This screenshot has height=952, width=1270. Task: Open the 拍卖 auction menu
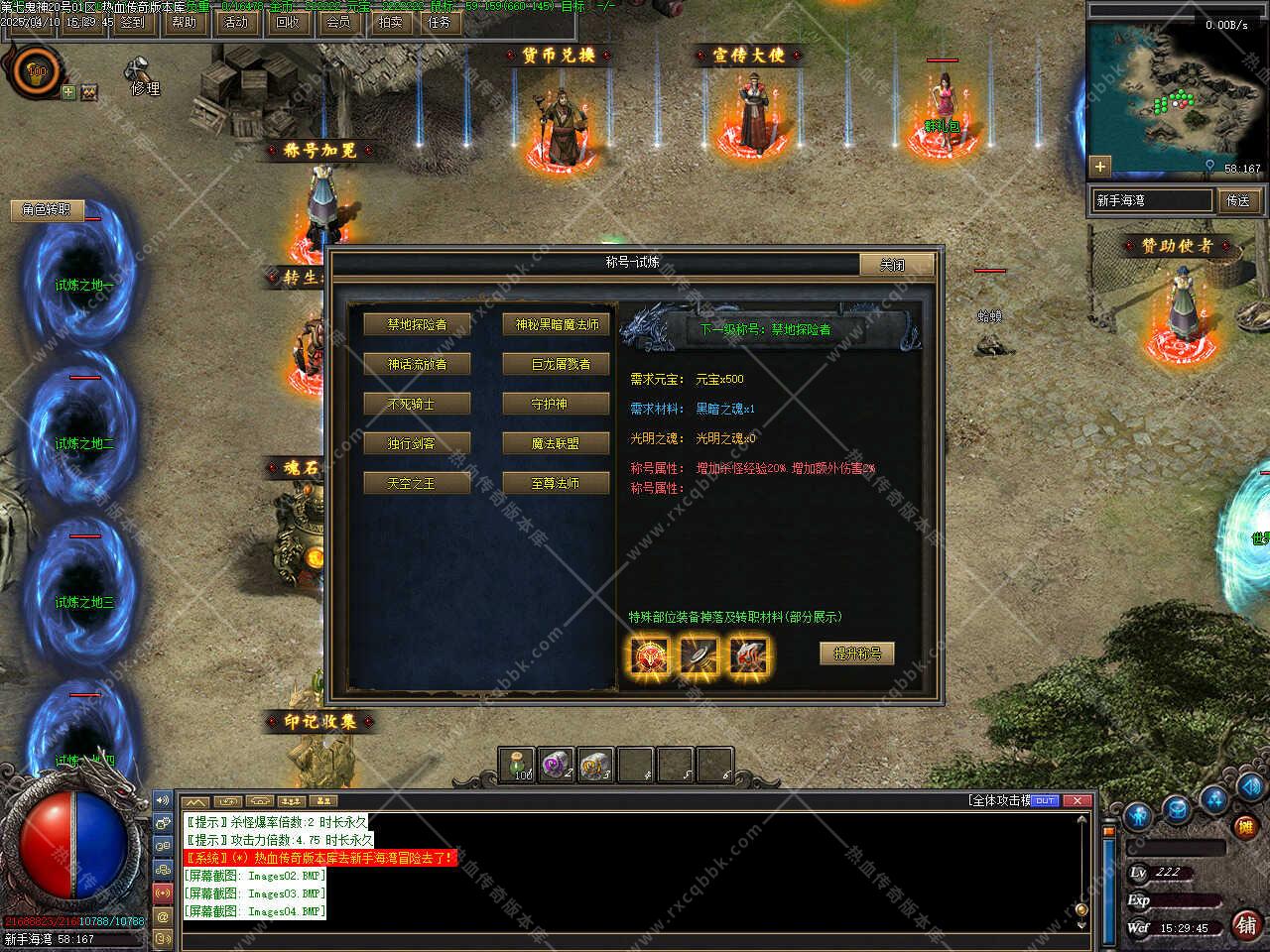(x=390, y=22)
